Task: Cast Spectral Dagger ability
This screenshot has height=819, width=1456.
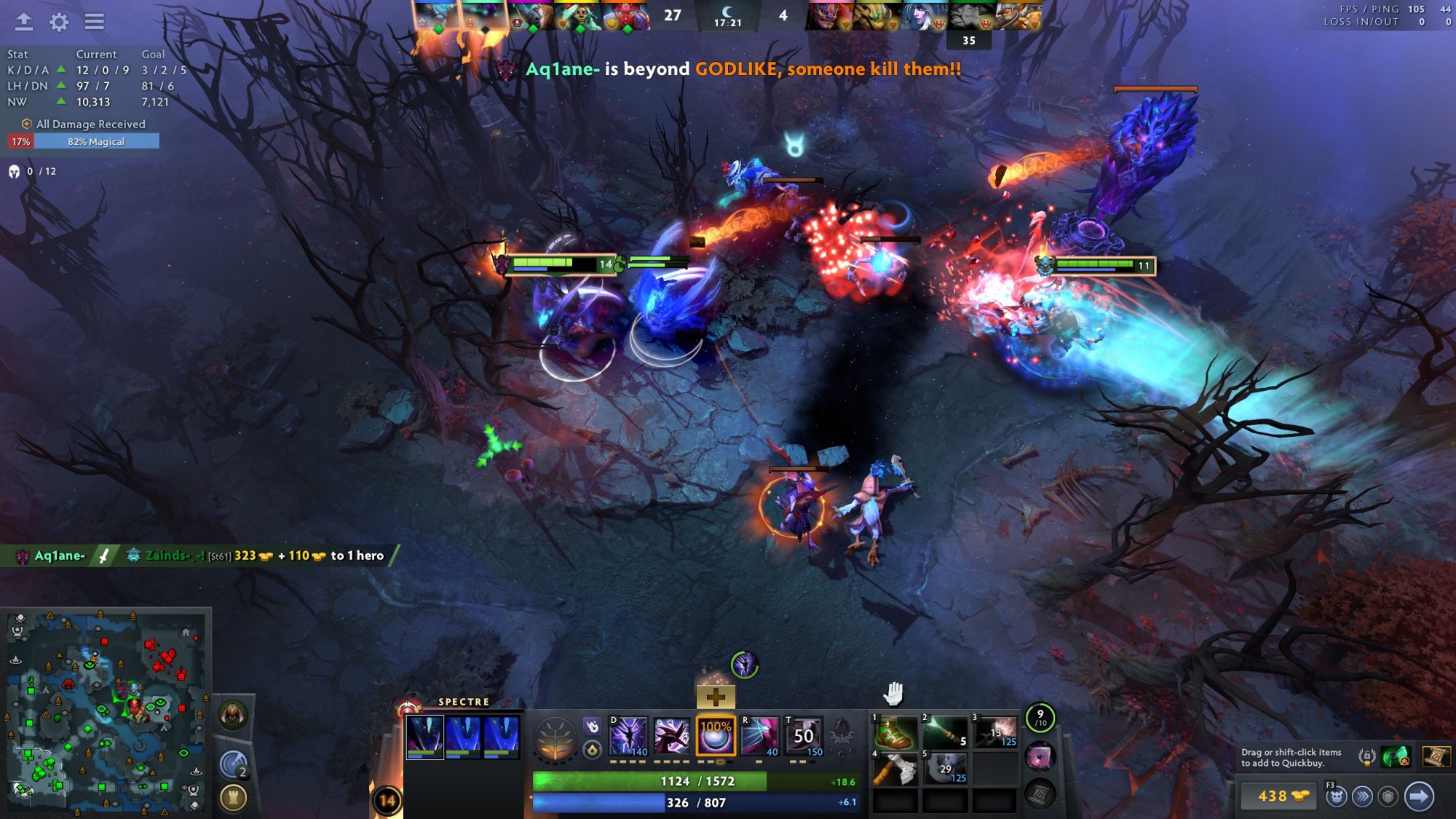Action: click(x=628, y=736)
